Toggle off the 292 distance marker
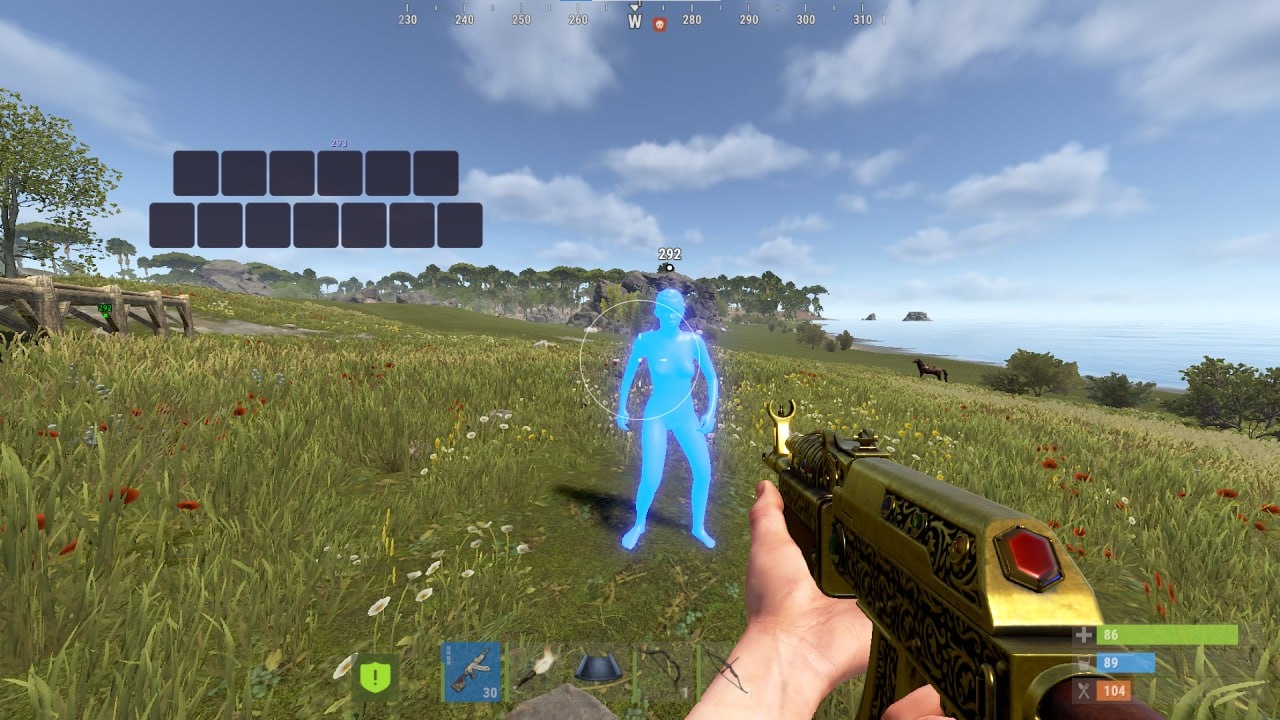The image size is (1280, 720). coord(667,254)
